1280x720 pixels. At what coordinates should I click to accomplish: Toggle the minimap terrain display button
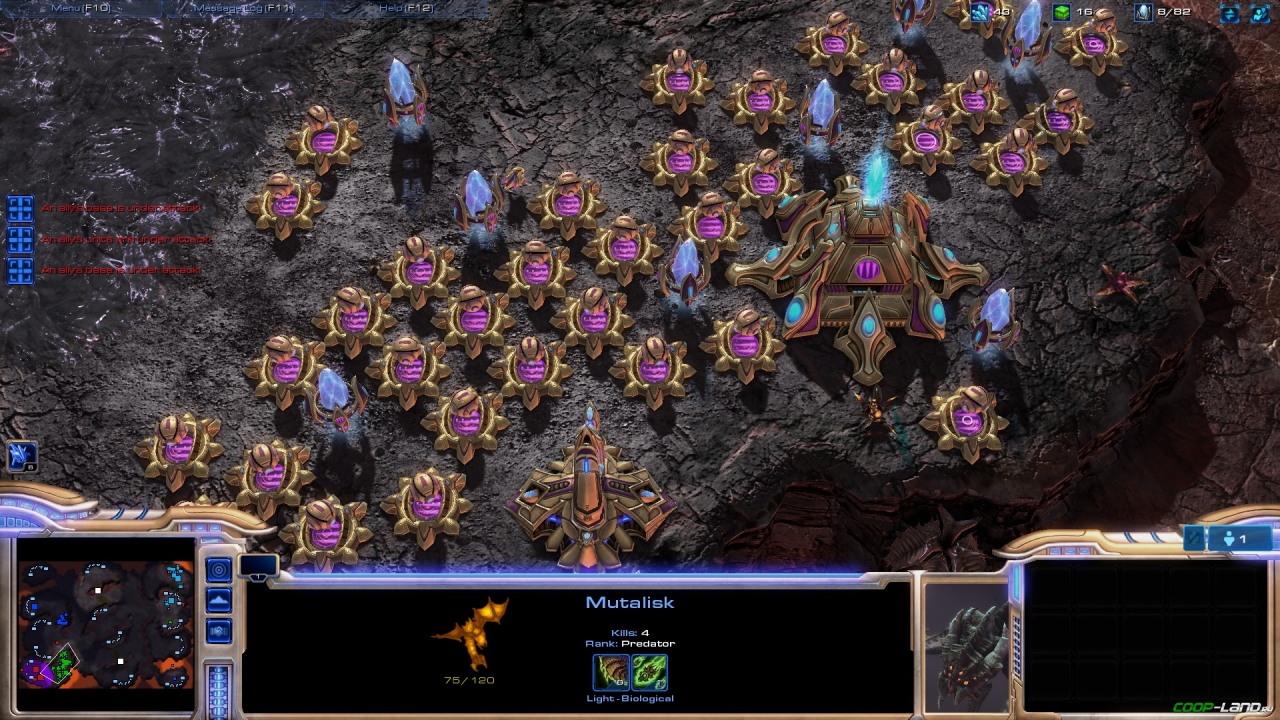tap(218, 600)
